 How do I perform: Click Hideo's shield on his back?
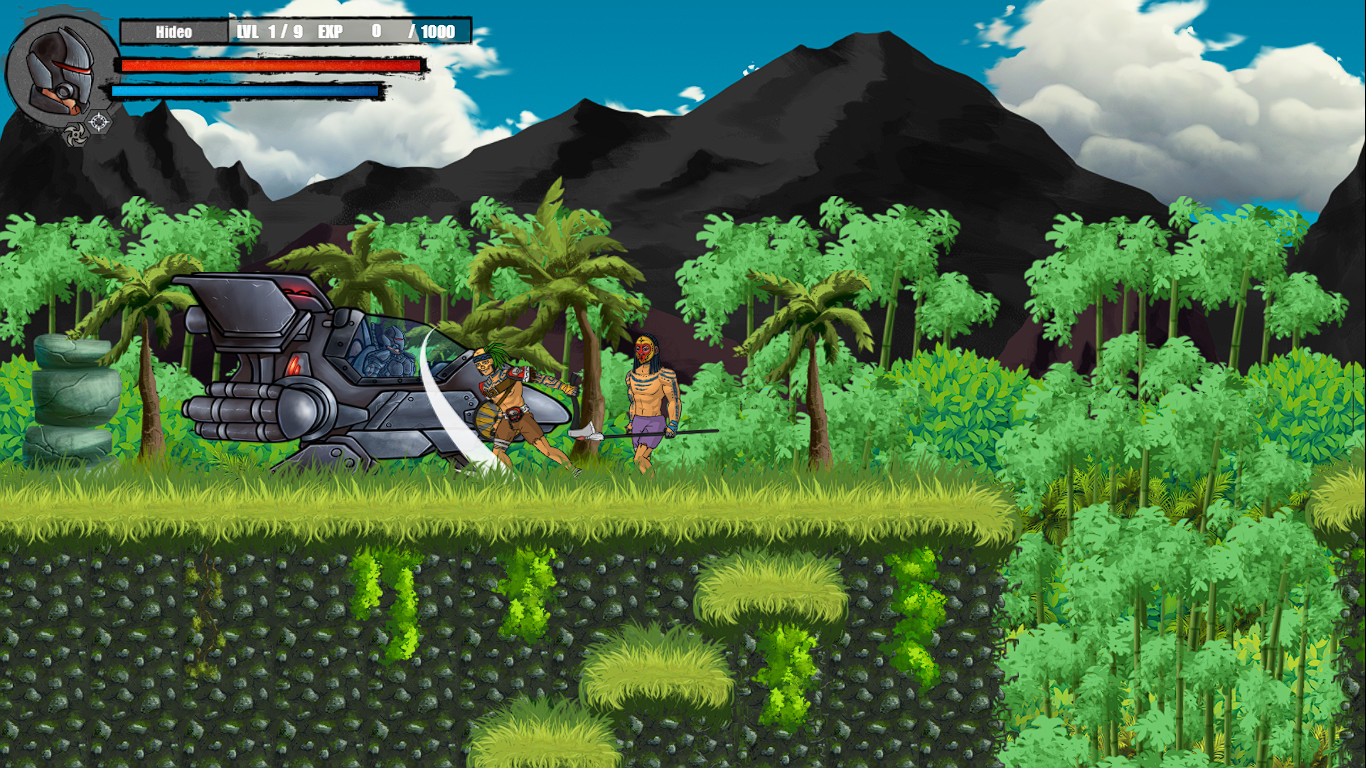pyautogui.click(x=487, y=418)
